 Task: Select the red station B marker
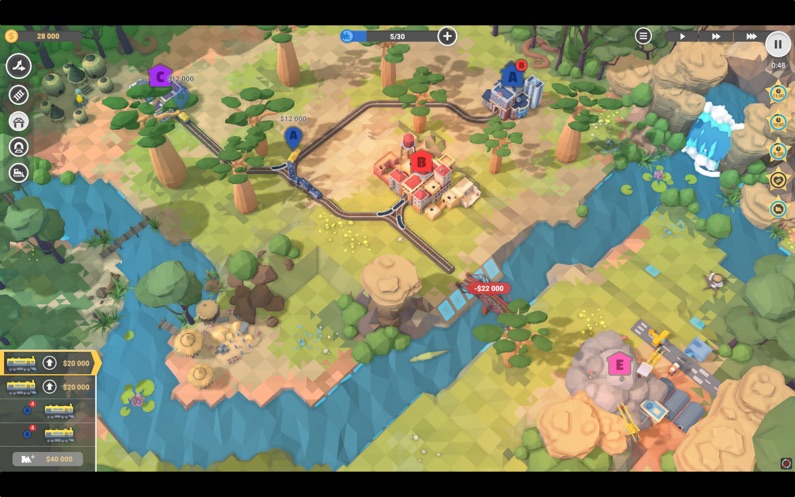pyautogui.click(x=421, y=161)
